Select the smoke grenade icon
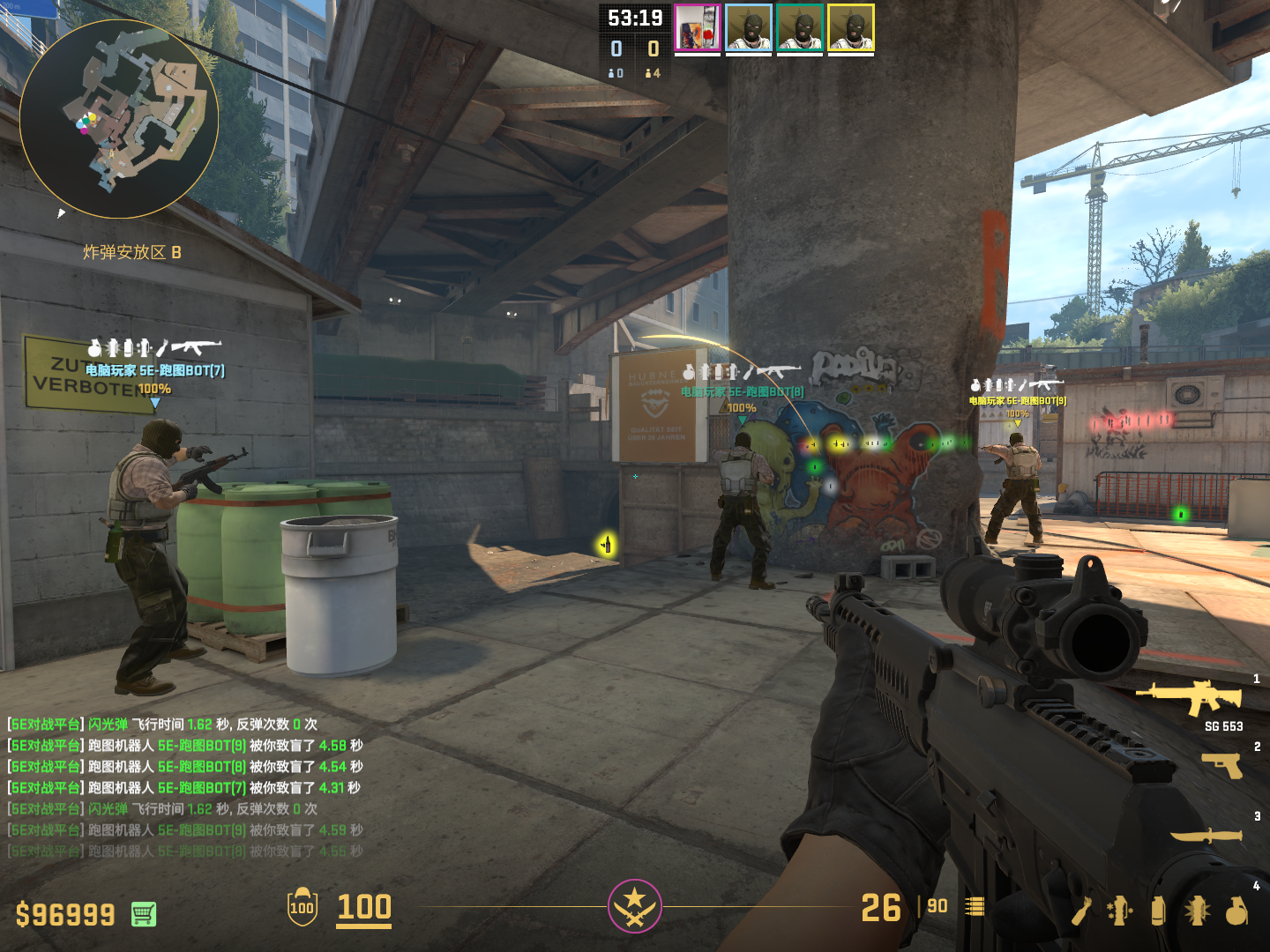 point(1158,911)
